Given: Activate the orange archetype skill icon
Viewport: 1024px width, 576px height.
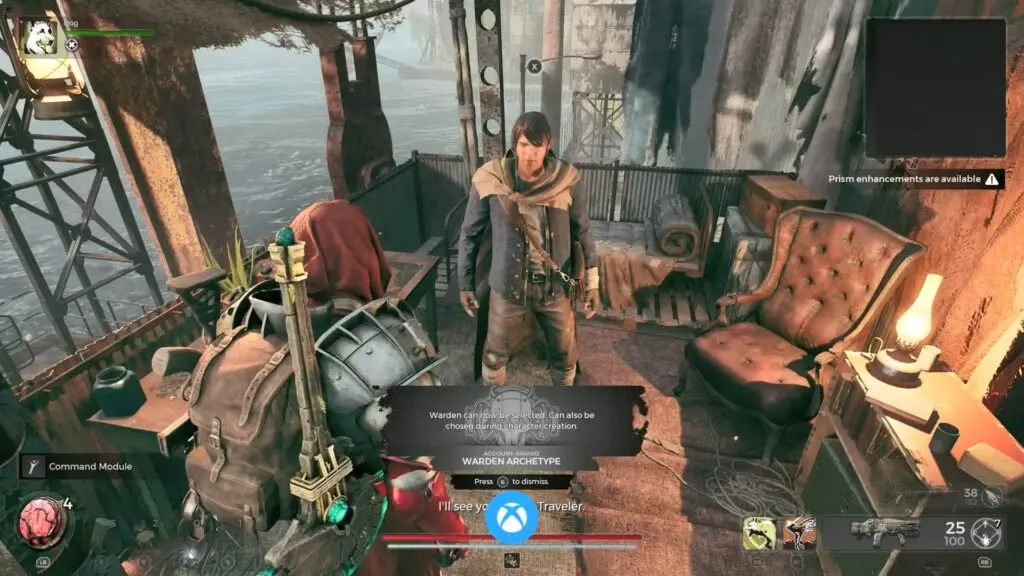Looking at the screenshot, I should tap(799, 532).
